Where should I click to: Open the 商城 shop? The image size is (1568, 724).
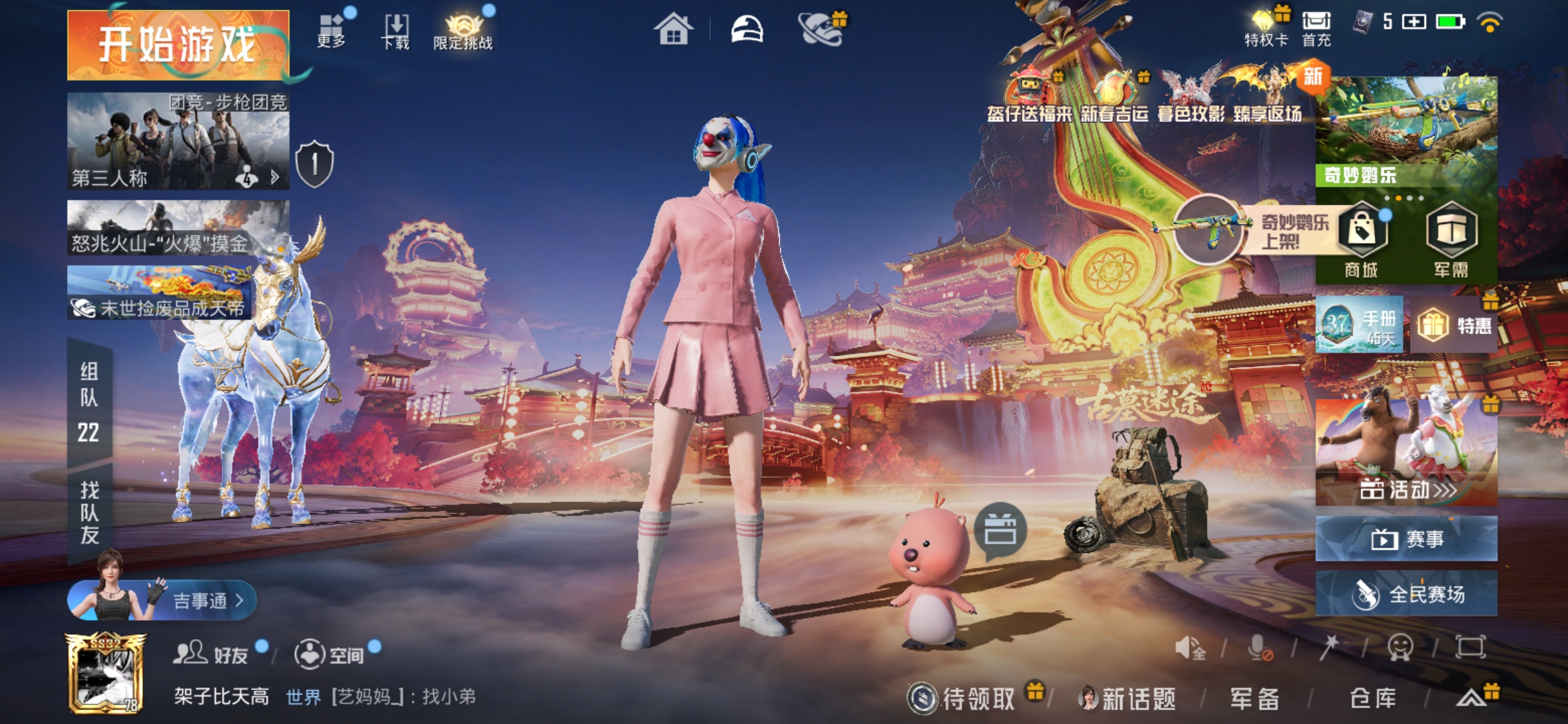(x=1362, y=241)
